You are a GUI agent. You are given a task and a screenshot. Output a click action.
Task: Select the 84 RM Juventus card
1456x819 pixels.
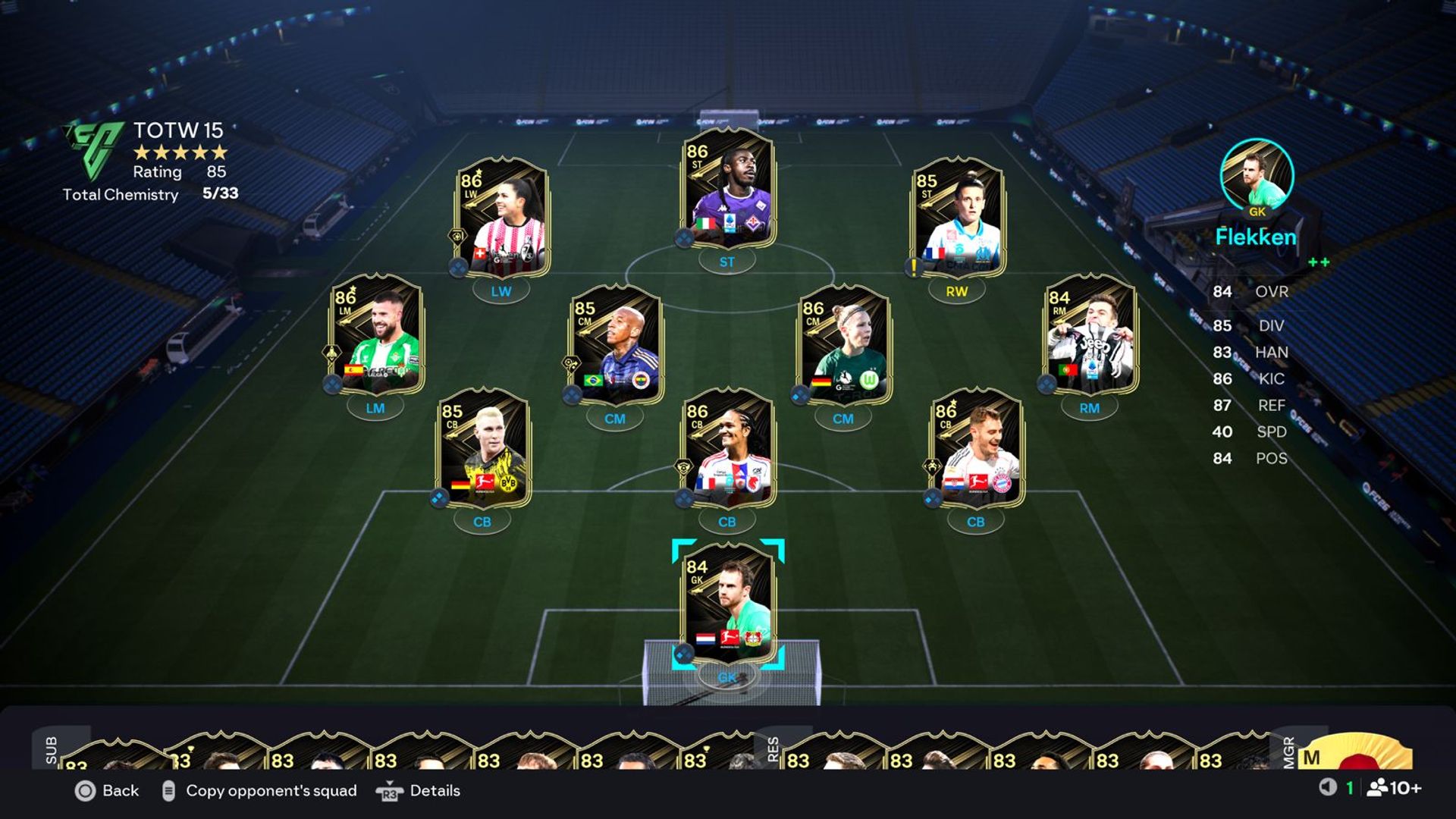[1090, 334]
